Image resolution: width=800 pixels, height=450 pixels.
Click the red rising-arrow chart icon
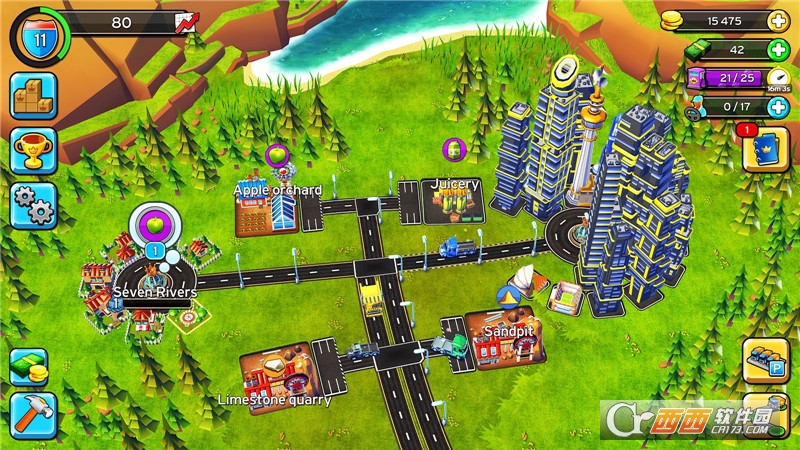[x=185, y=22]
